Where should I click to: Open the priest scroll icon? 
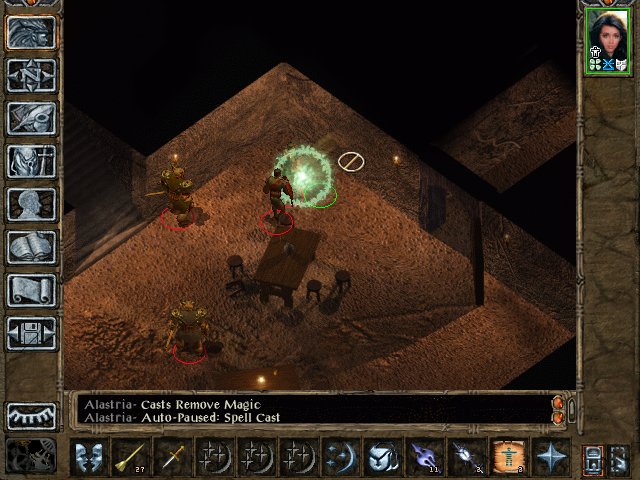point(31,290)
